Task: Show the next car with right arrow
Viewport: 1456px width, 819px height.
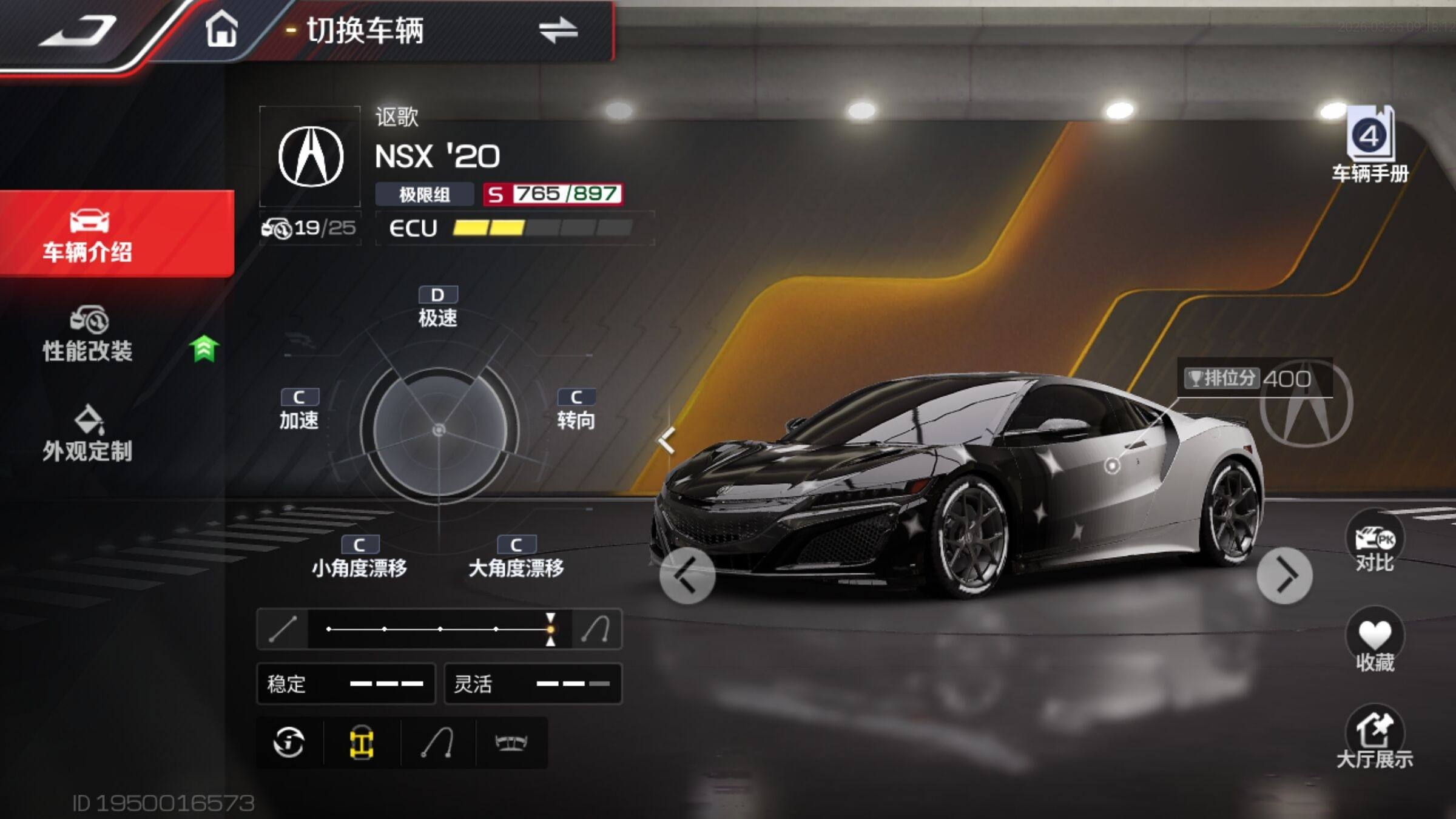Action: point(1284,576)
